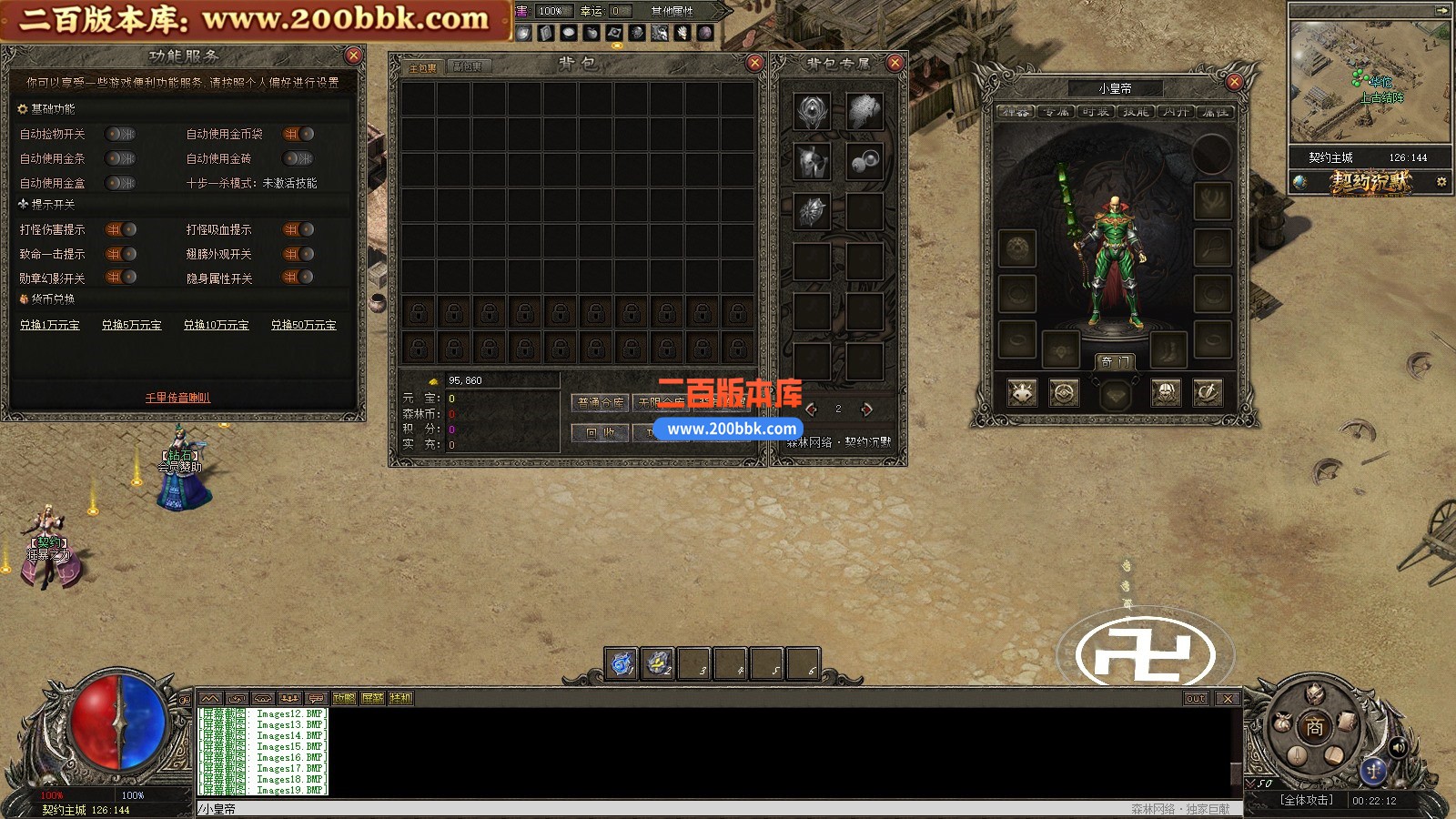This screenshot has width=1456, height=819.
Task: Close the 背包 inventory window
Action: 754,62
